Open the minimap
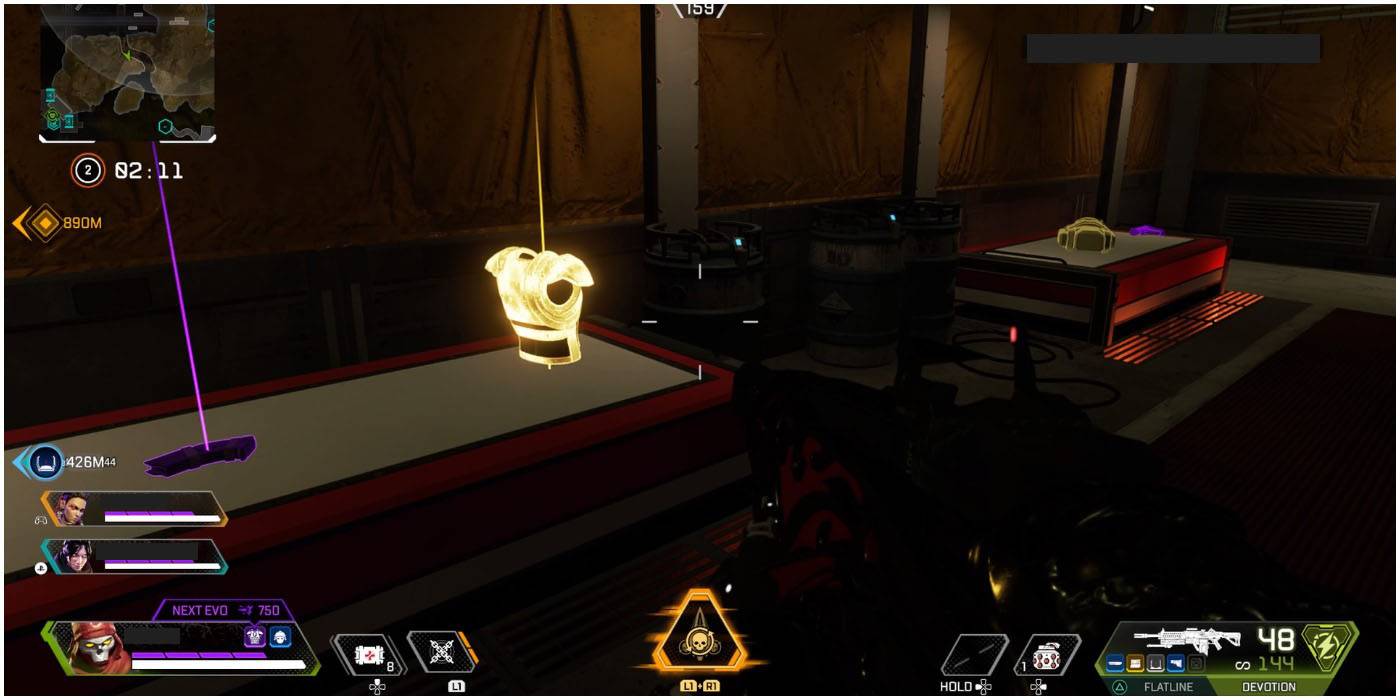Viewport: 1400px width, 700px height. (x=128, y=72)
